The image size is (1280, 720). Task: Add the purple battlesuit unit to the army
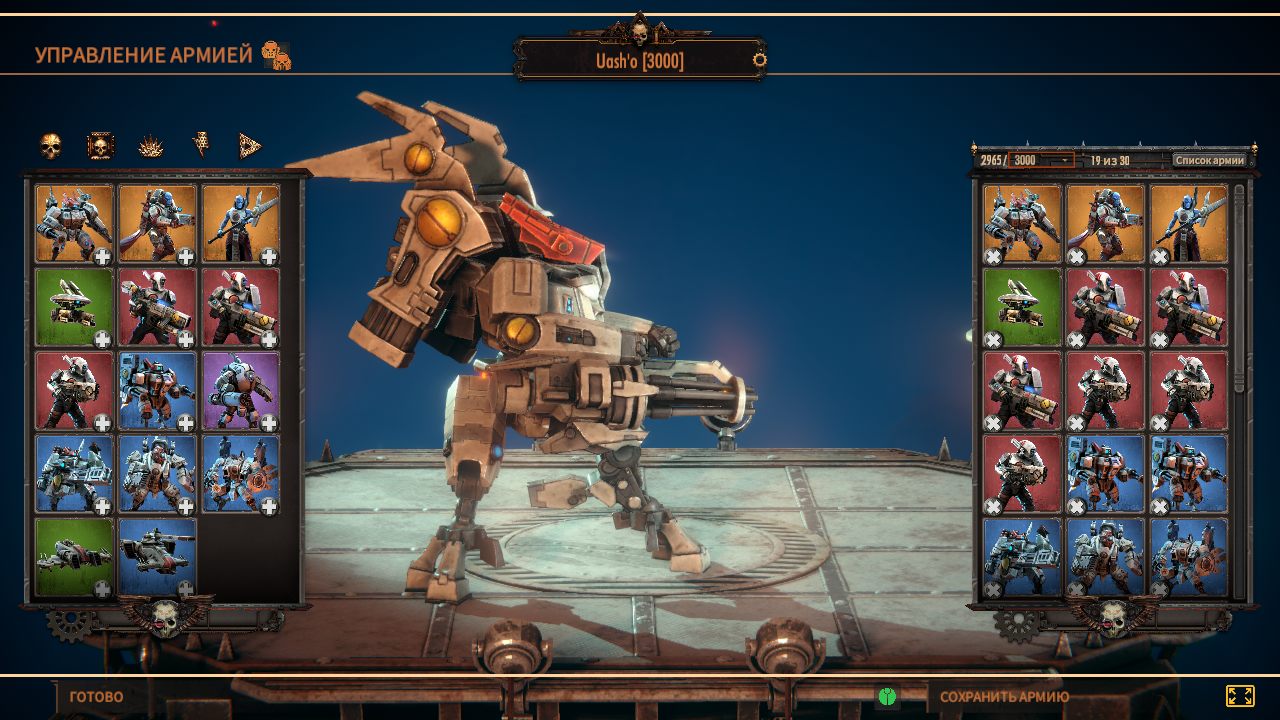click(x=269, y=423)
